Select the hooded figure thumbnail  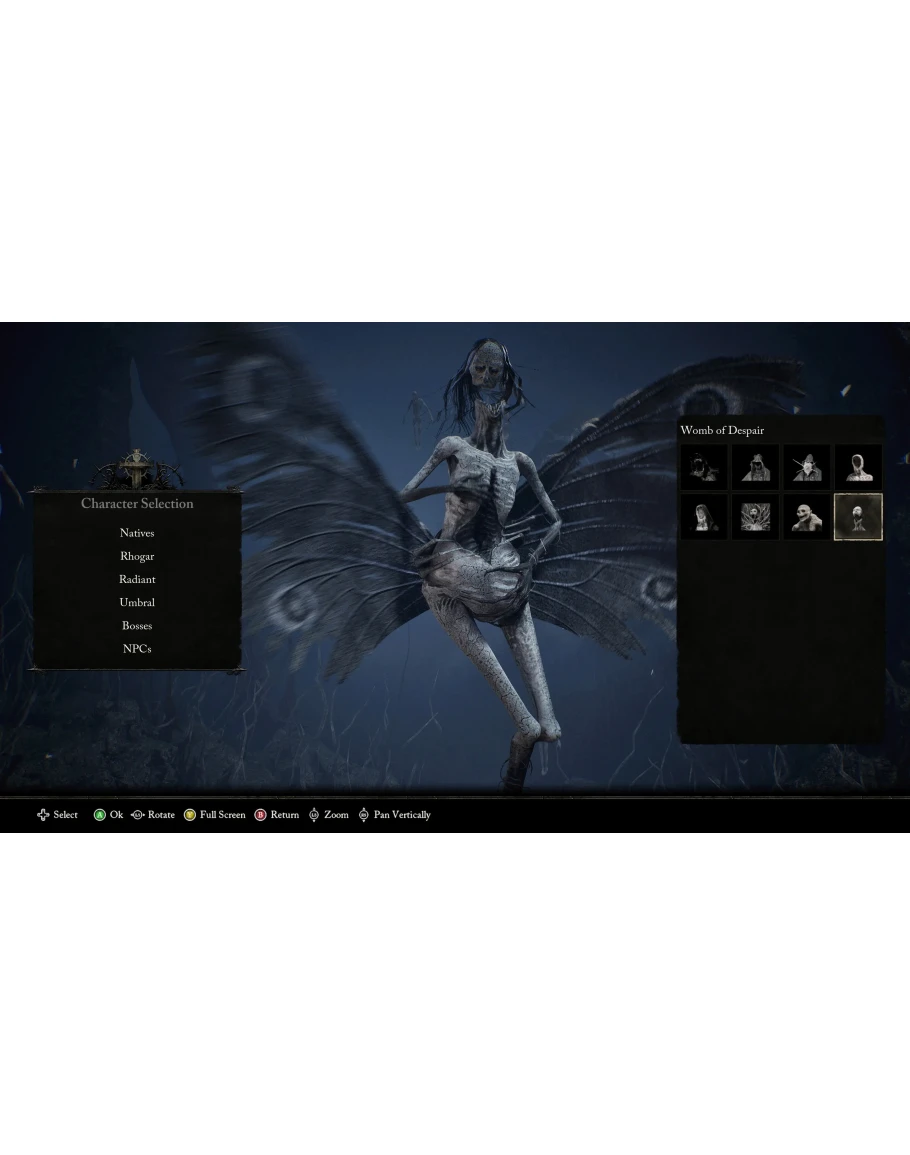(x=755, y=467)
